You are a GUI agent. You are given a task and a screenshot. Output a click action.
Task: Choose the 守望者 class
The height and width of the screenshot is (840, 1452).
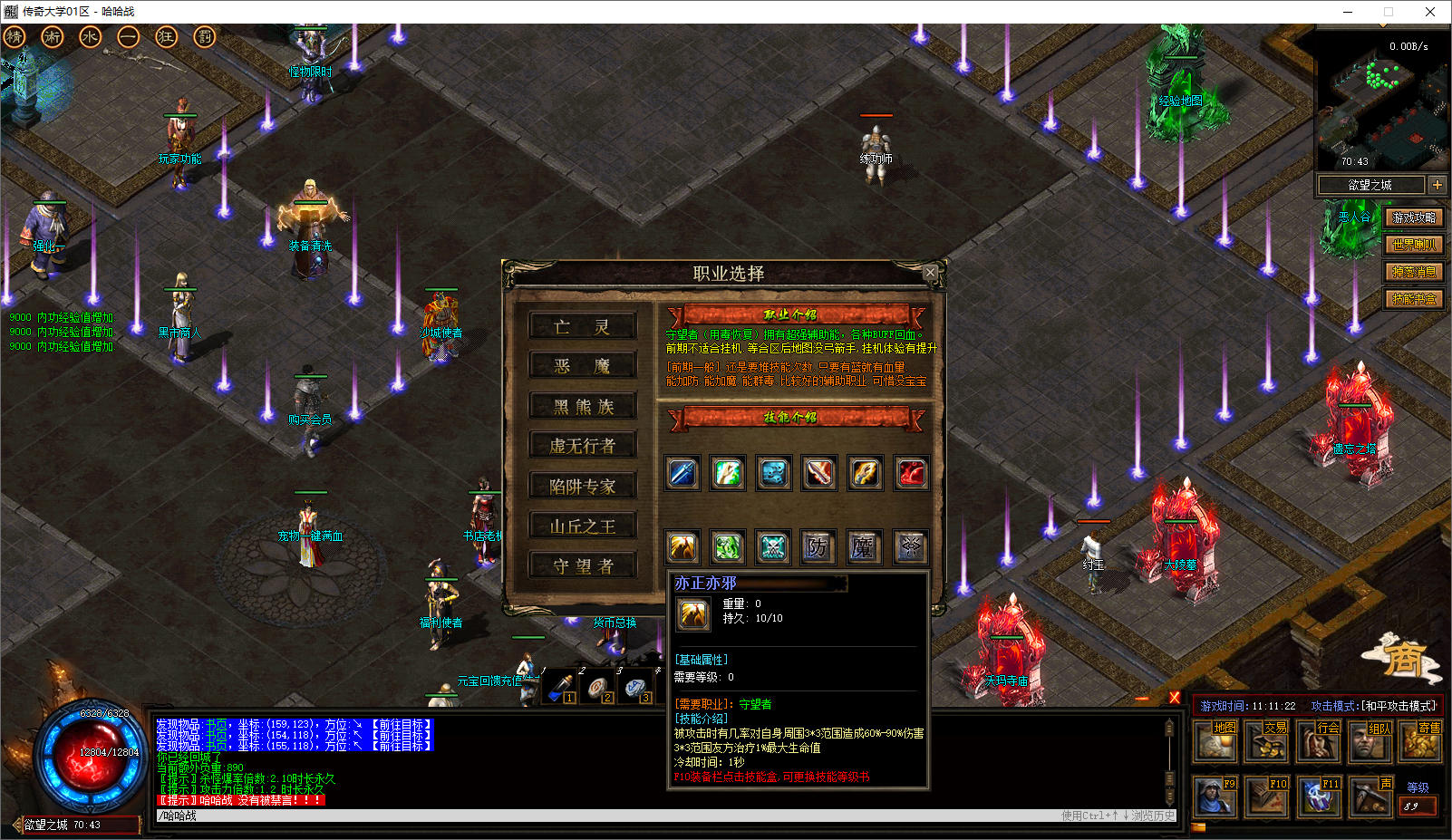pyautogui.click(x=582, y=566)
